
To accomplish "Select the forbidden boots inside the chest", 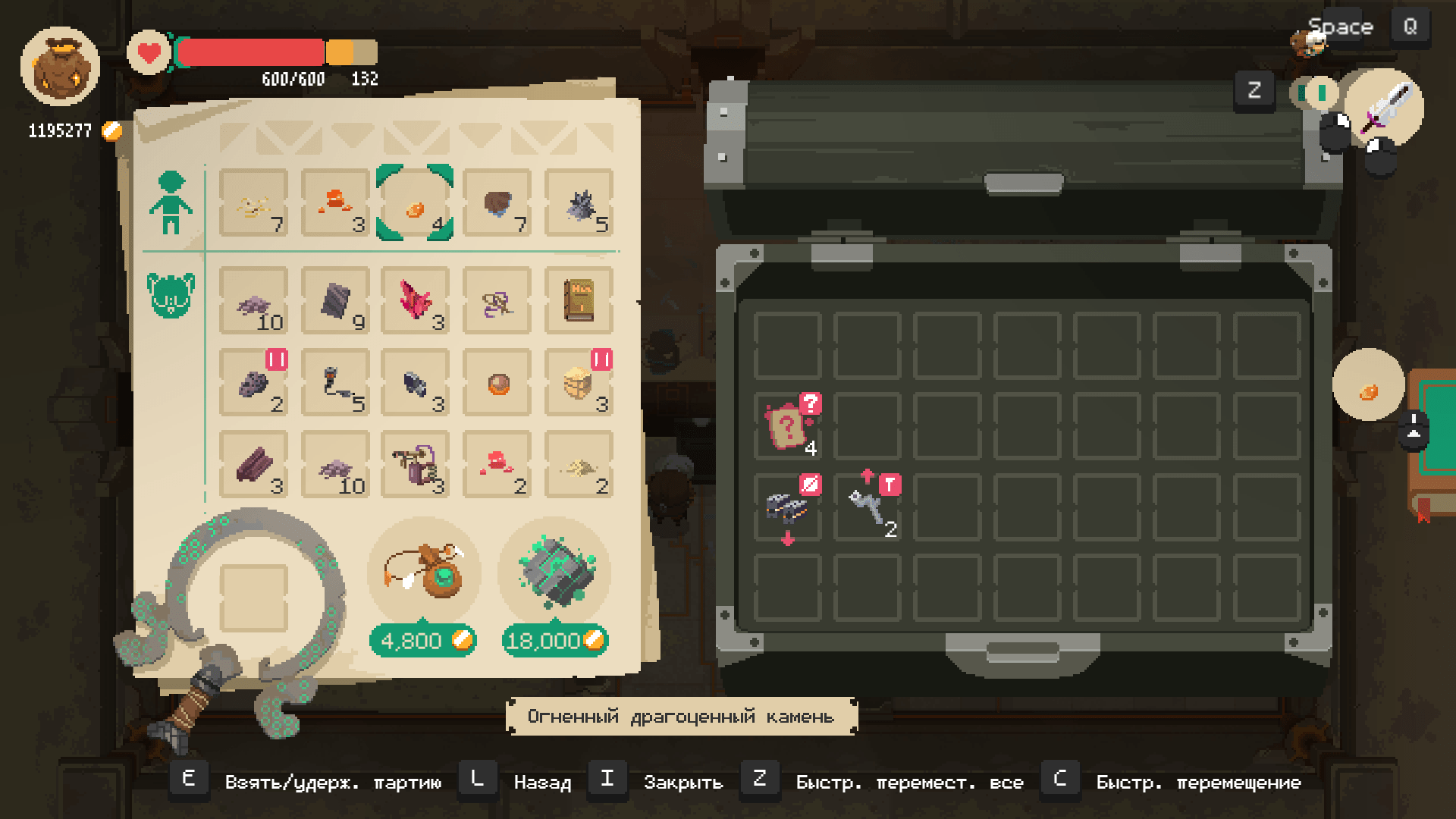I will click(786, 507).
